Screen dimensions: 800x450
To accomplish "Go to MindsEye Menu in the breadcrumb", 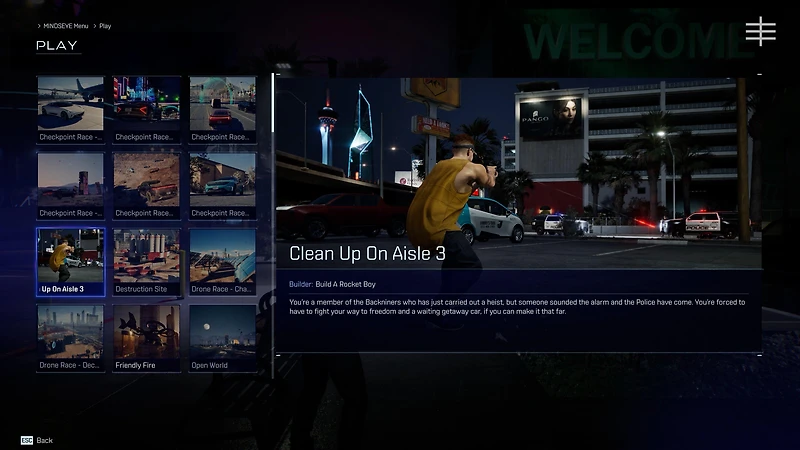I will tap(66, 25).
